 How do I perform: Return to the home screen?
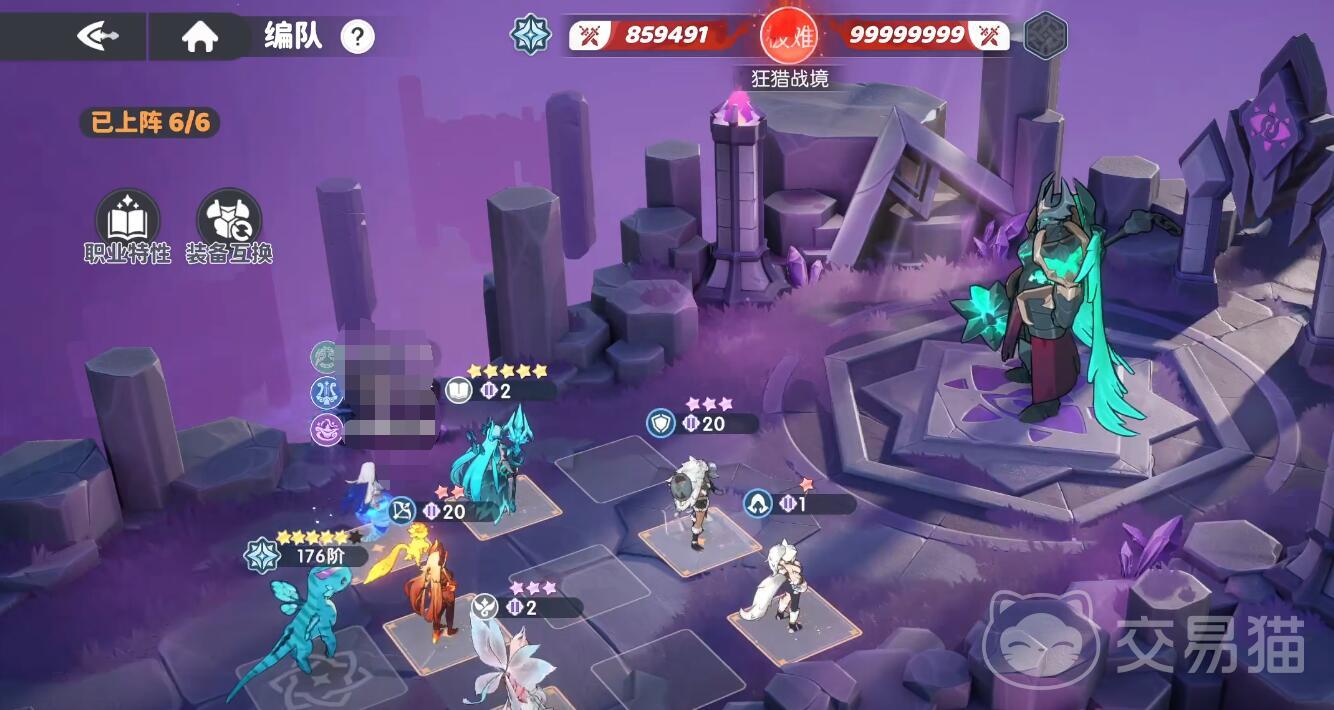(200, 38)
